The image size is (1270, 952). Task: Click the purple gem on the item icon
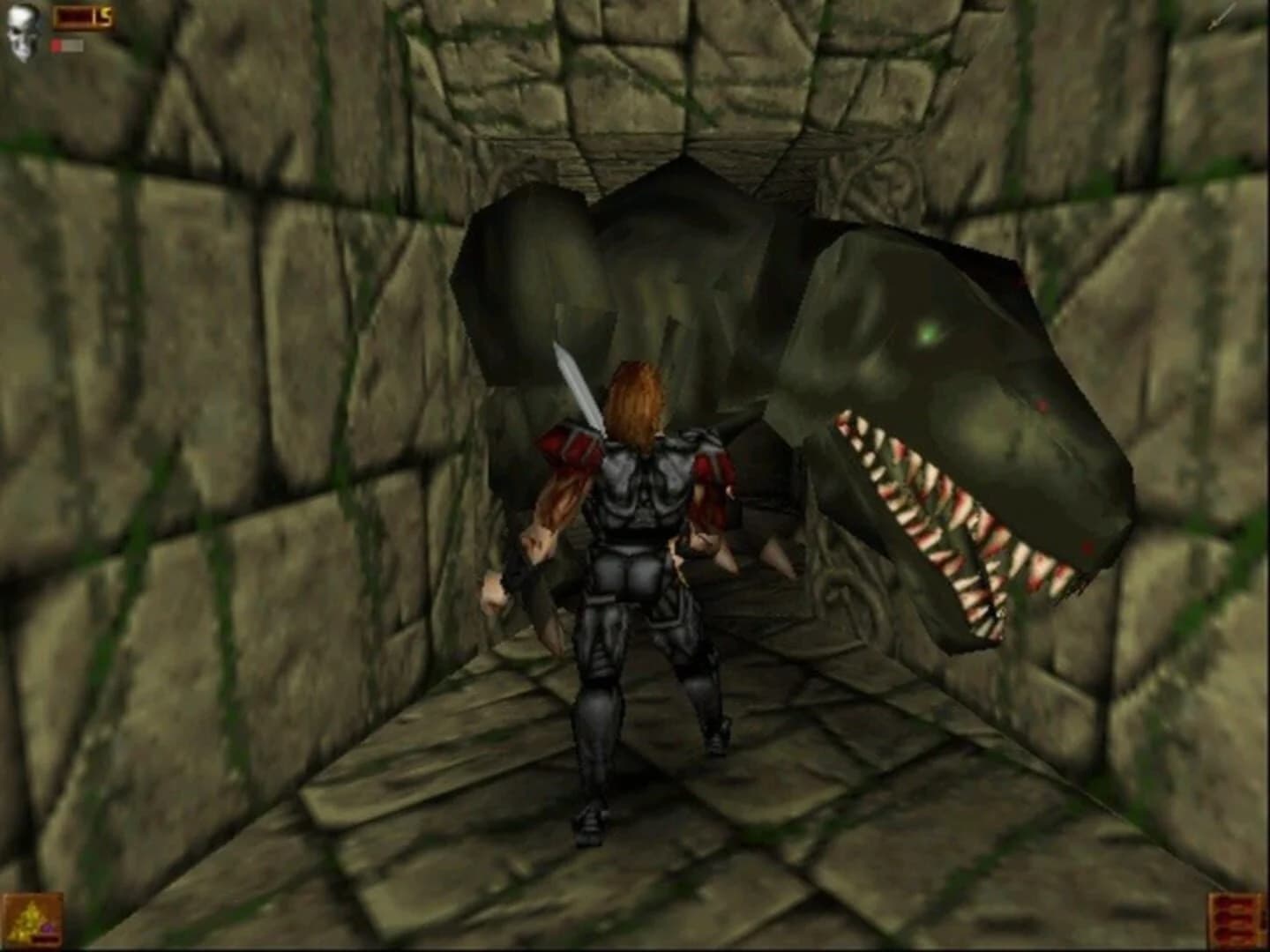(48, 928)
